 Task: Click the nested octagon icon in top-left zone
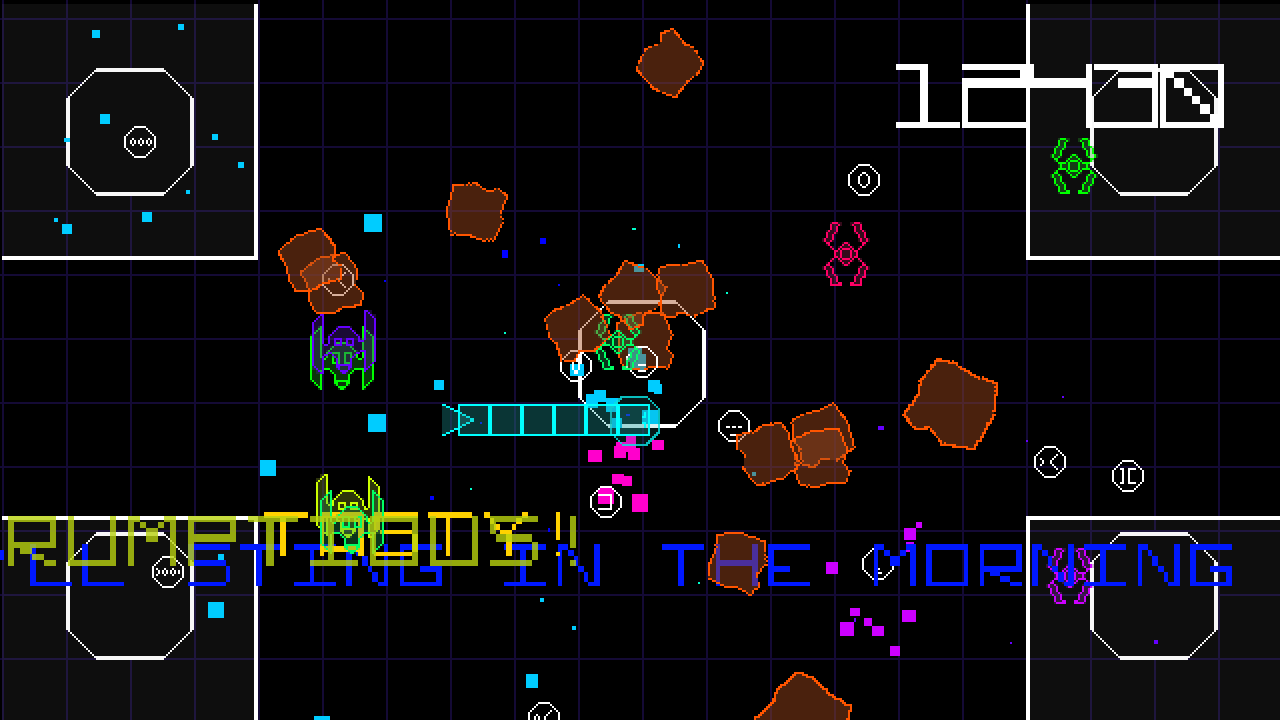point(139,141)
